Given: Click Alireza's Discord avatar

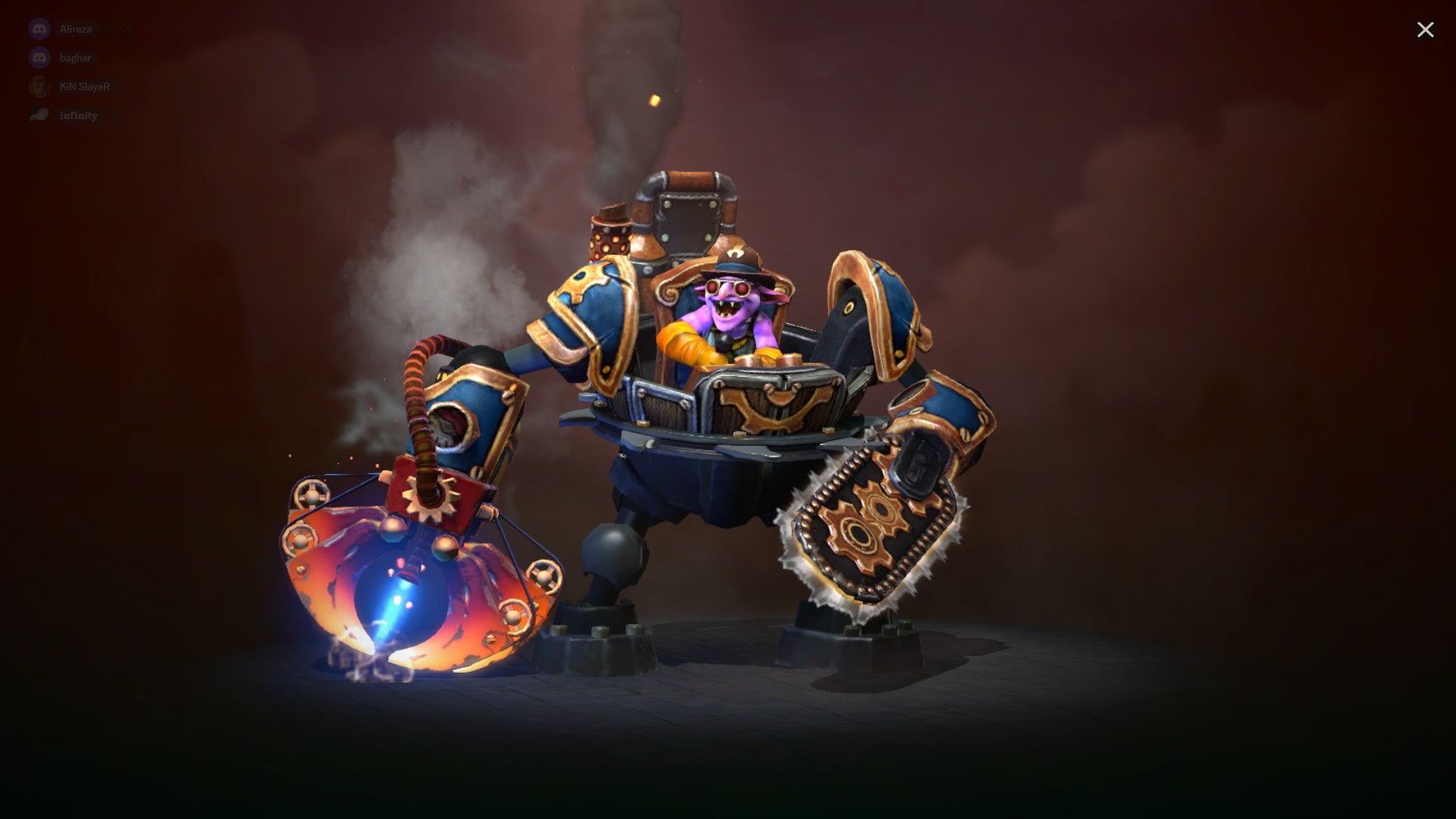Looking at the screenshot, I should coord(38,28).
